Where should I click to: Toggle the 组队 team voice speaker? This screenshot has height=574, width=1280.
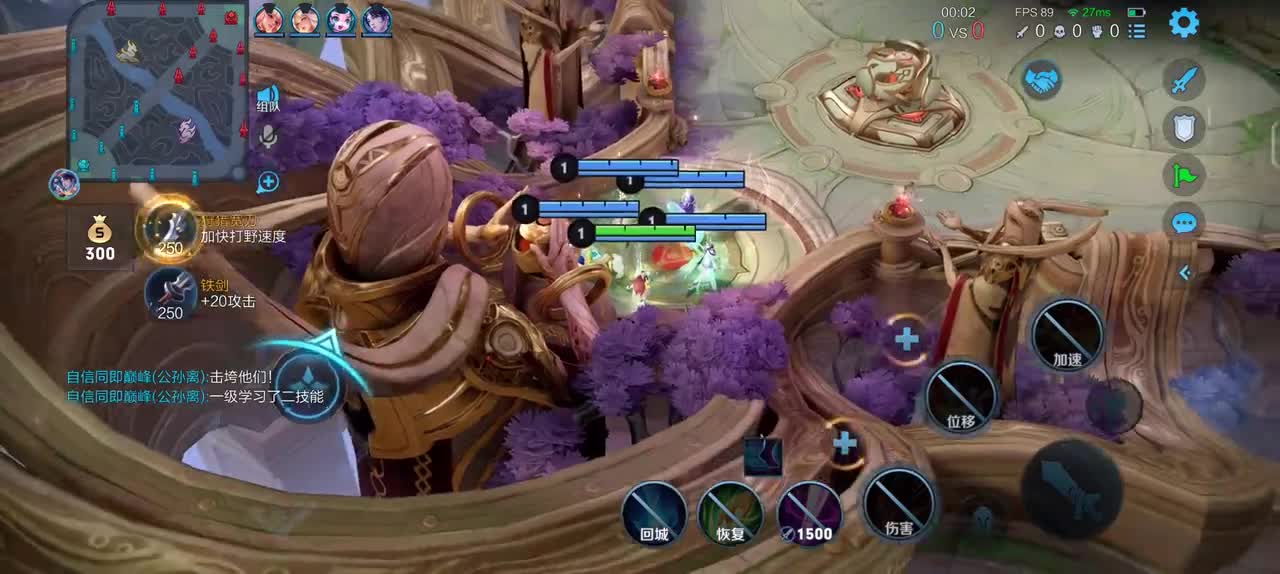(x=267, y=98)
